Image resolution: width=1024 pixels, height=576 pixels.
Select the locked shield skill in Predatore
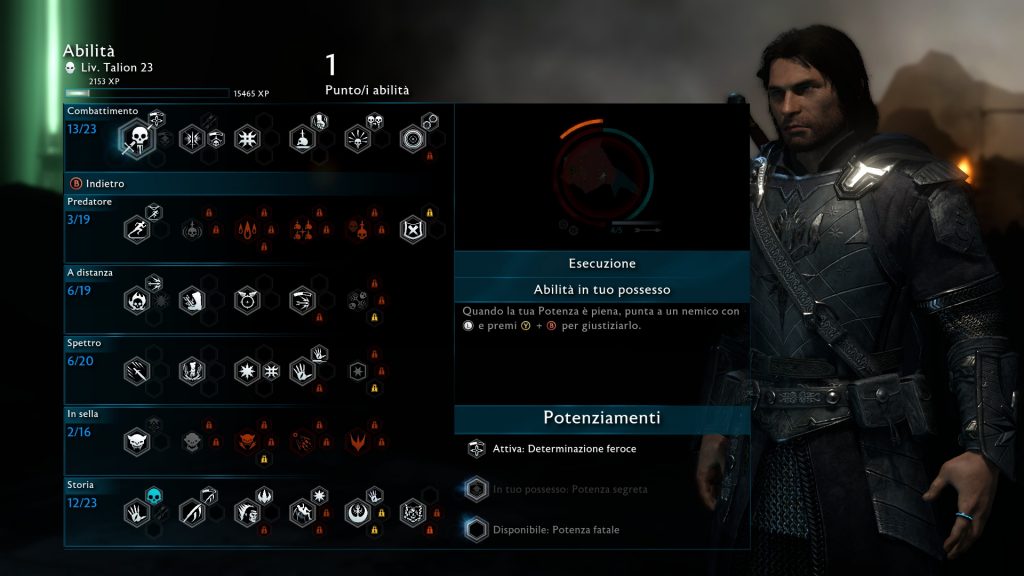[x=413, y=230]
